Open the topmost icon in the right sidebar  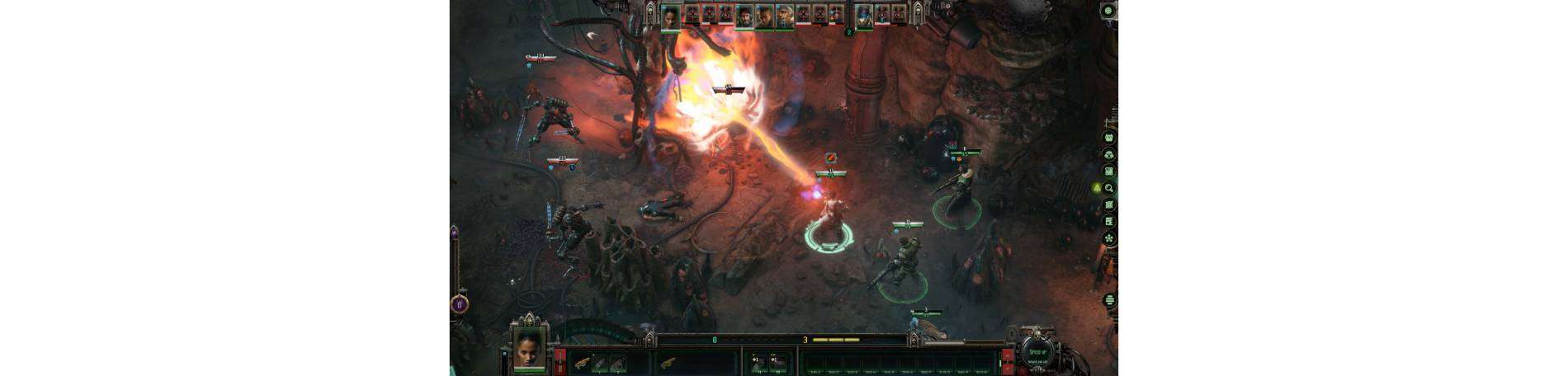tap(1109, 138)
